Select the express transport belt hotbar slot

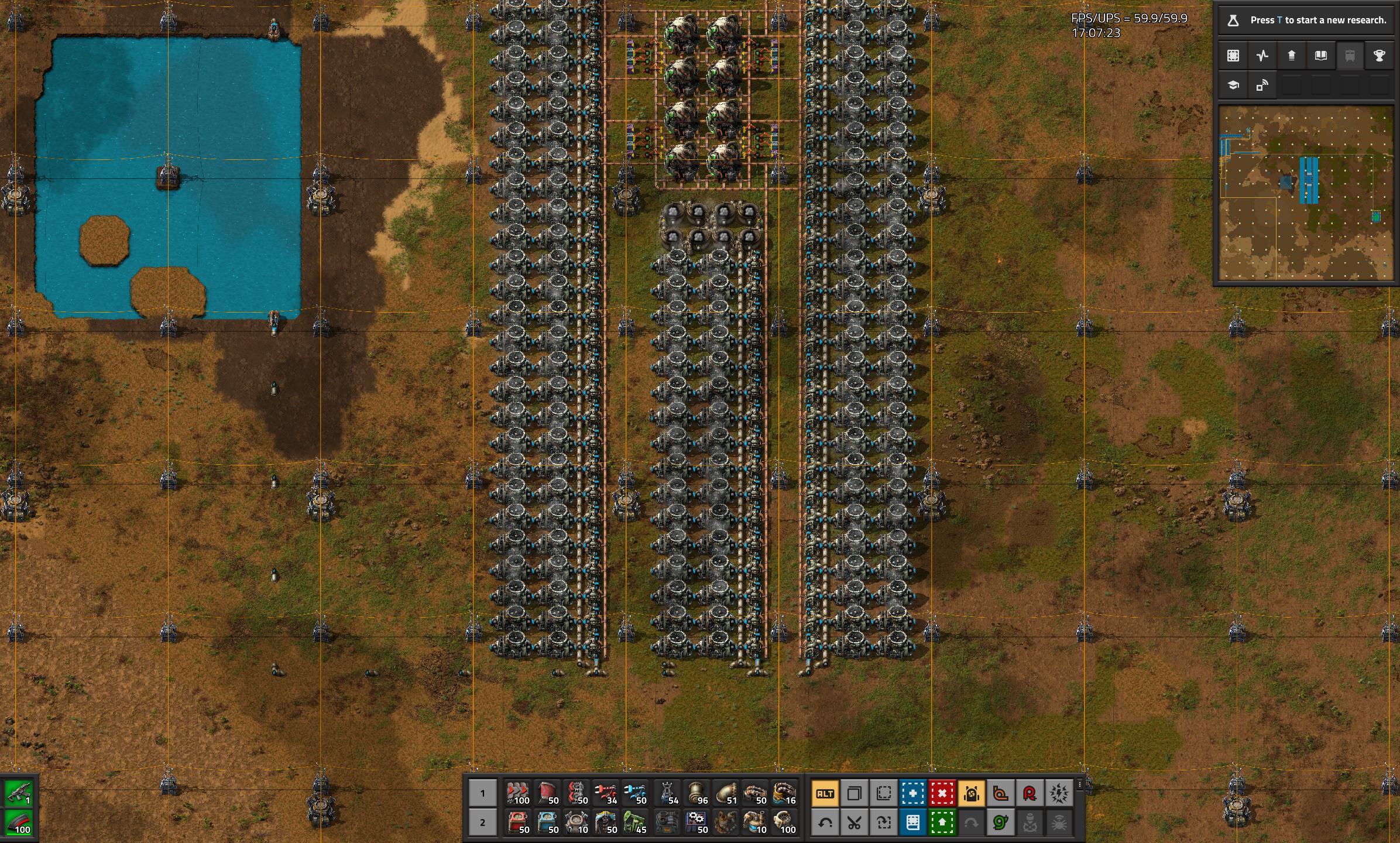[x=517, y=793]
